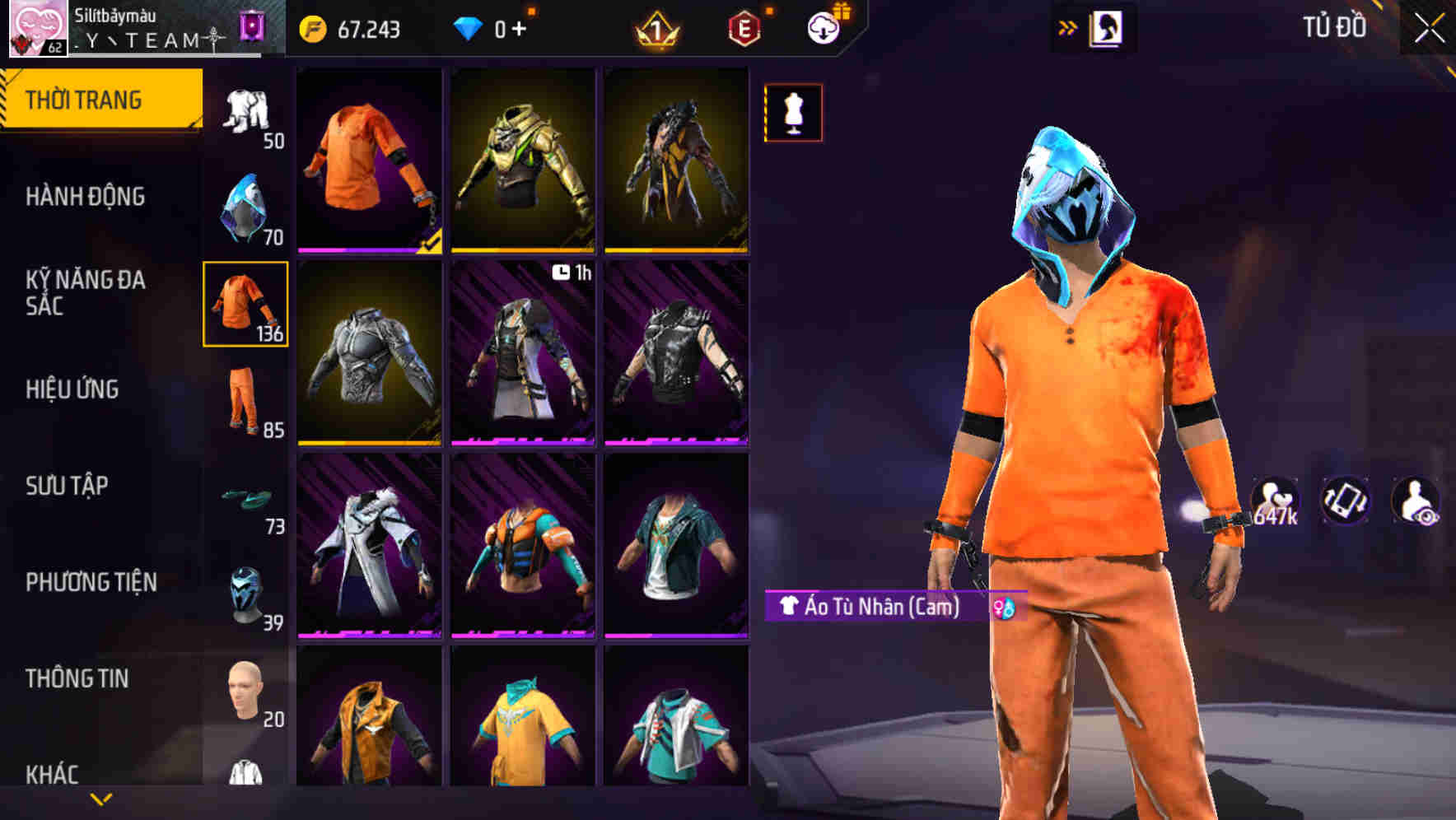Viewport: 1456px width, 820px height.
Task: Collapse the panel using the double arrows
Action: tap(1068, 26)
